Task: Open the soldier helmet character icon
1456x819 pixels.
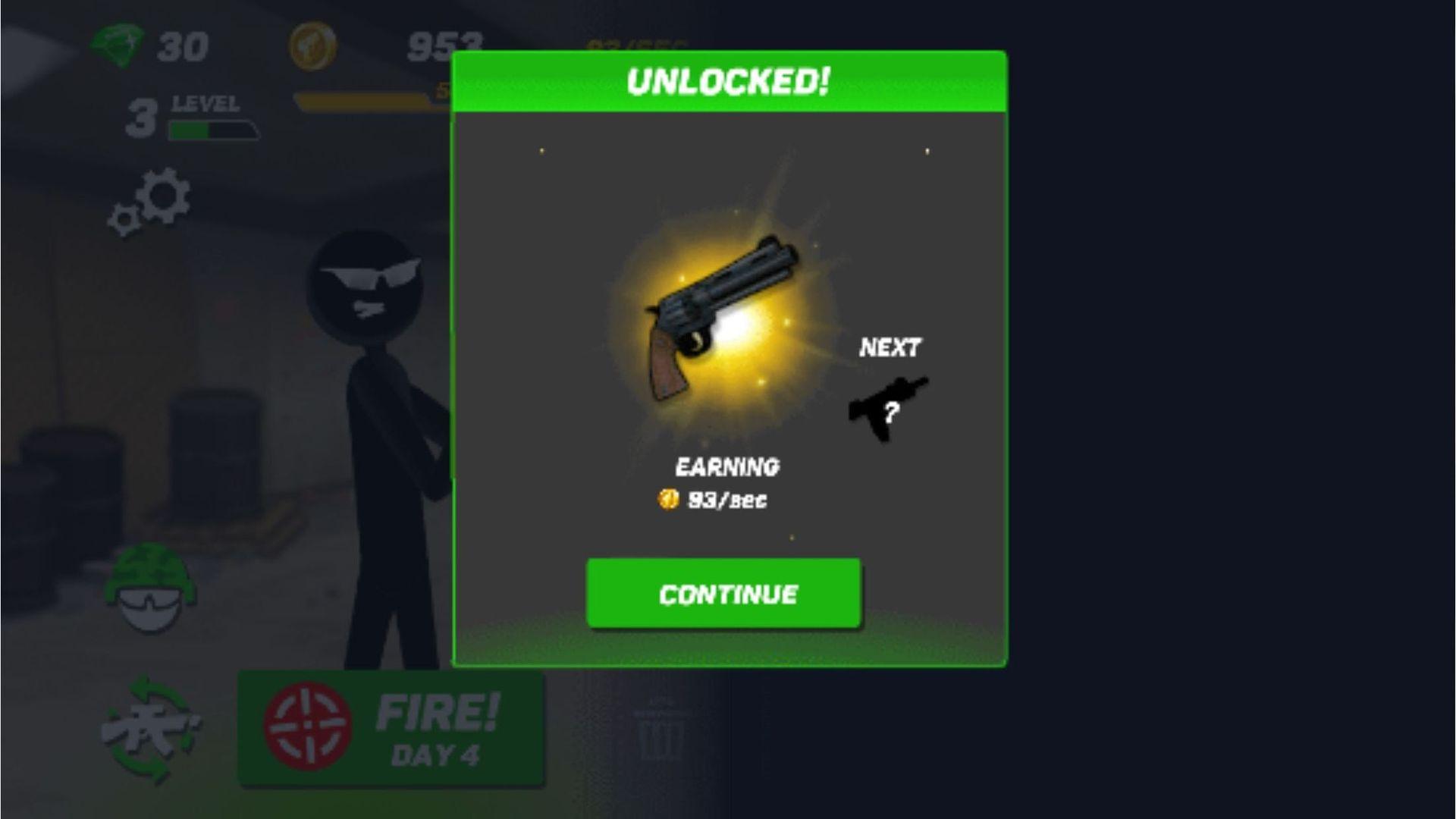Action: (x=151, y=588)
